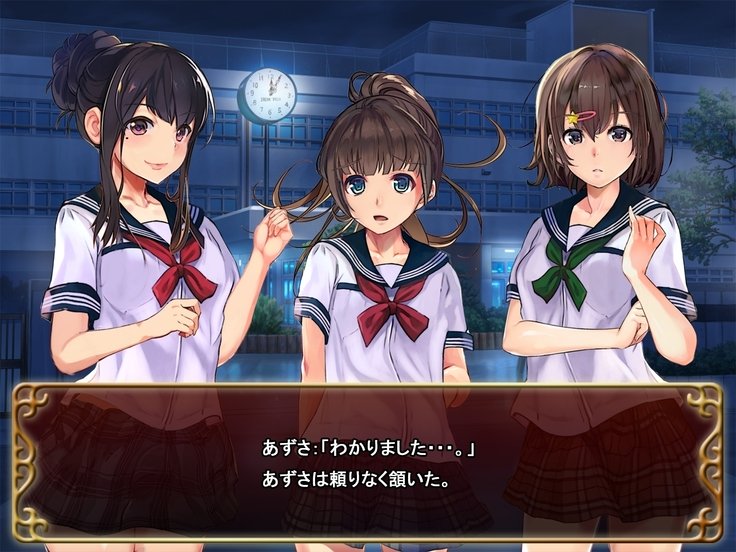Click the dialogue box to advance text
This screenshot has height=552, width=736.
(x=367, y=462)
